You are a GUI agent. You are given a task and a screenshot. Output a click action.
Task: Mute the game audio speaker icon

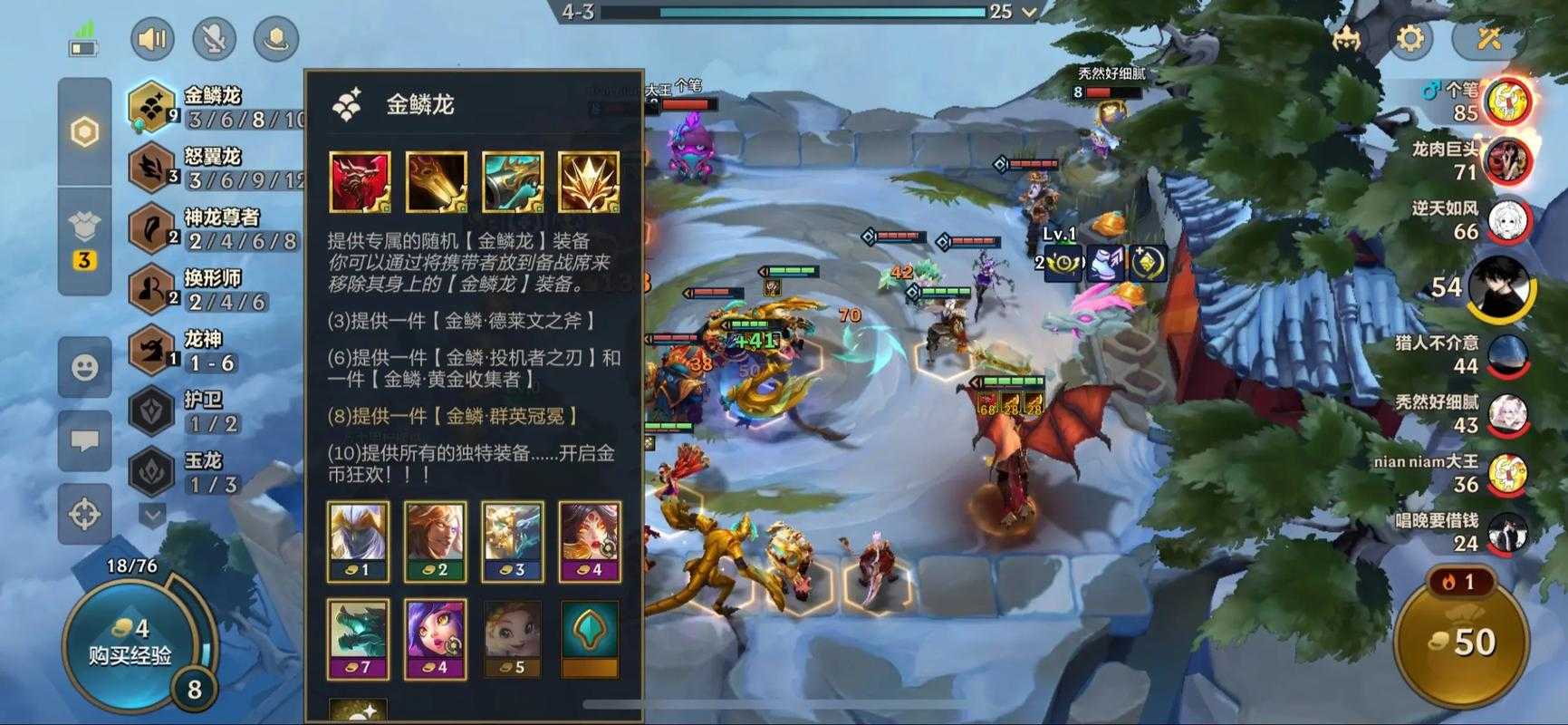tap(153, 39)
